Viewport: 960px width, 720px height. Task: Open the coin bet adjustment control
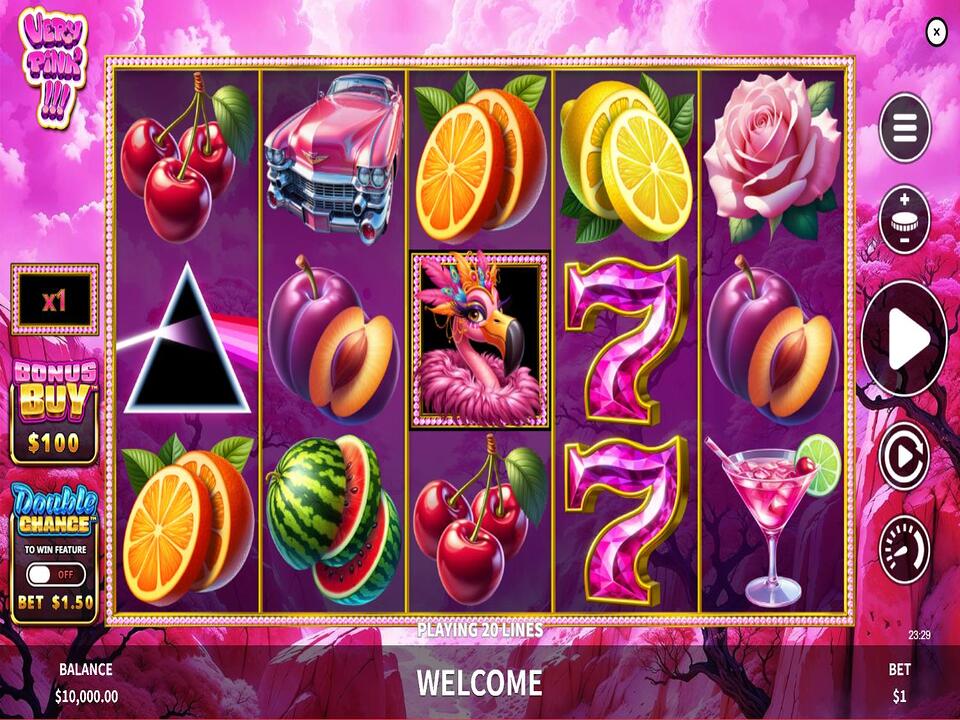click(x=904, y=220)
